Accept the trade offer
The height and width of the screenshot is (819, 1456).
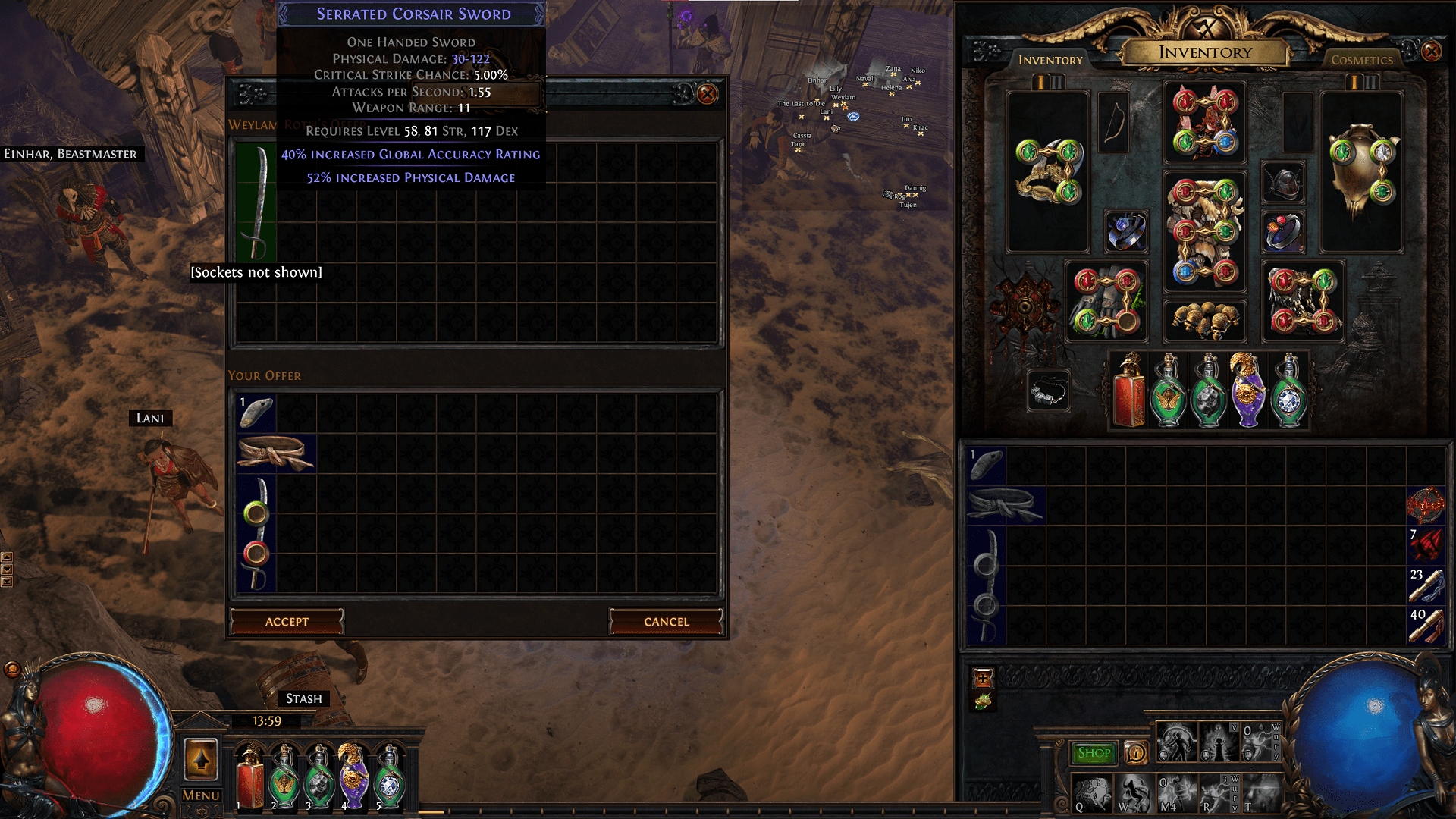(x=287, y=621)
